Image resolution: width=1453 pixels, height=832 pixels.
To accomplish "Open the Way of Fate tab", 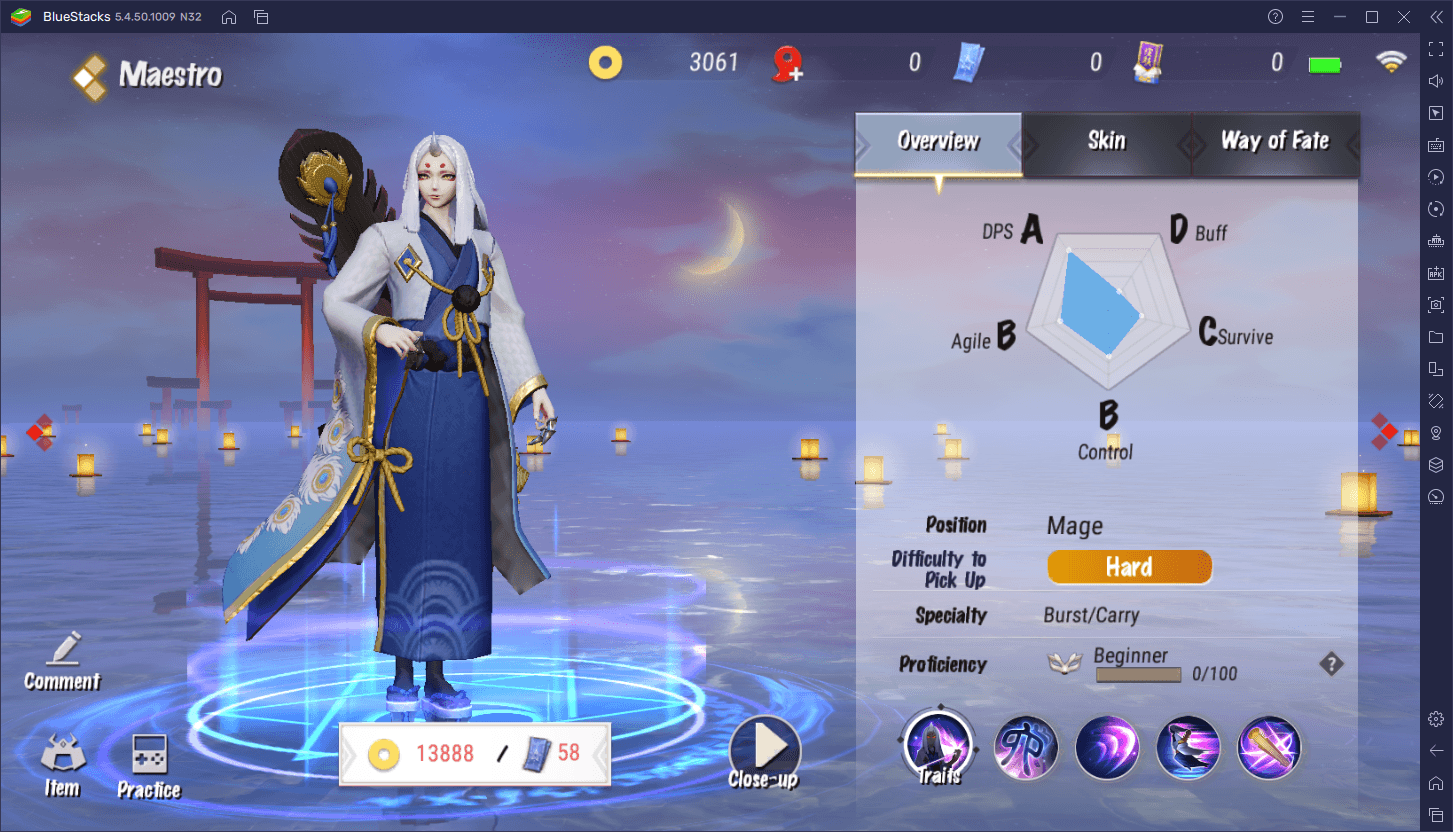I will 1274,141.
